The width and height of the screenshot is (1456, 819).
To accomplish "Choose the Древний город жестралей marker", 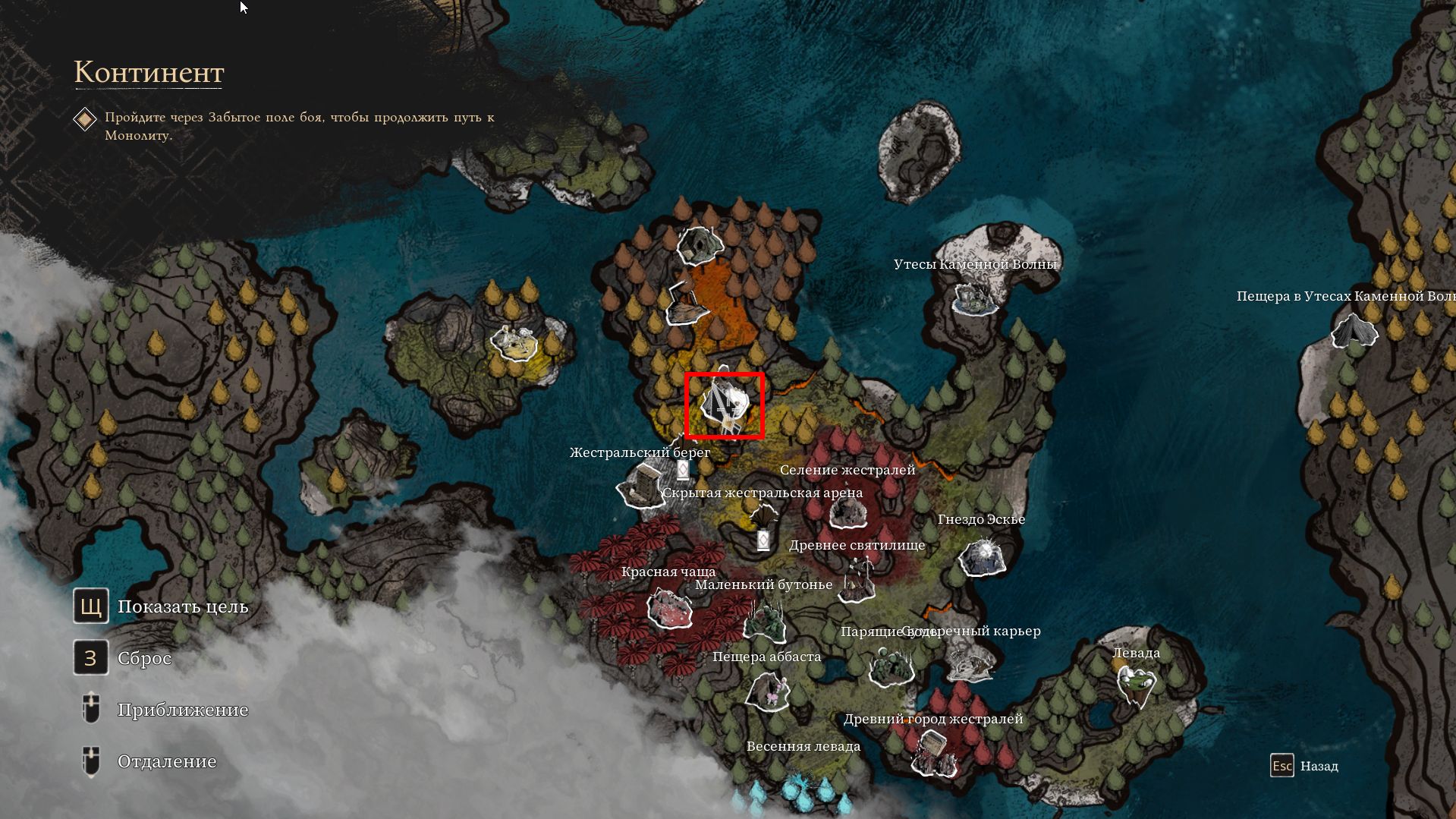I will (932, 751).
